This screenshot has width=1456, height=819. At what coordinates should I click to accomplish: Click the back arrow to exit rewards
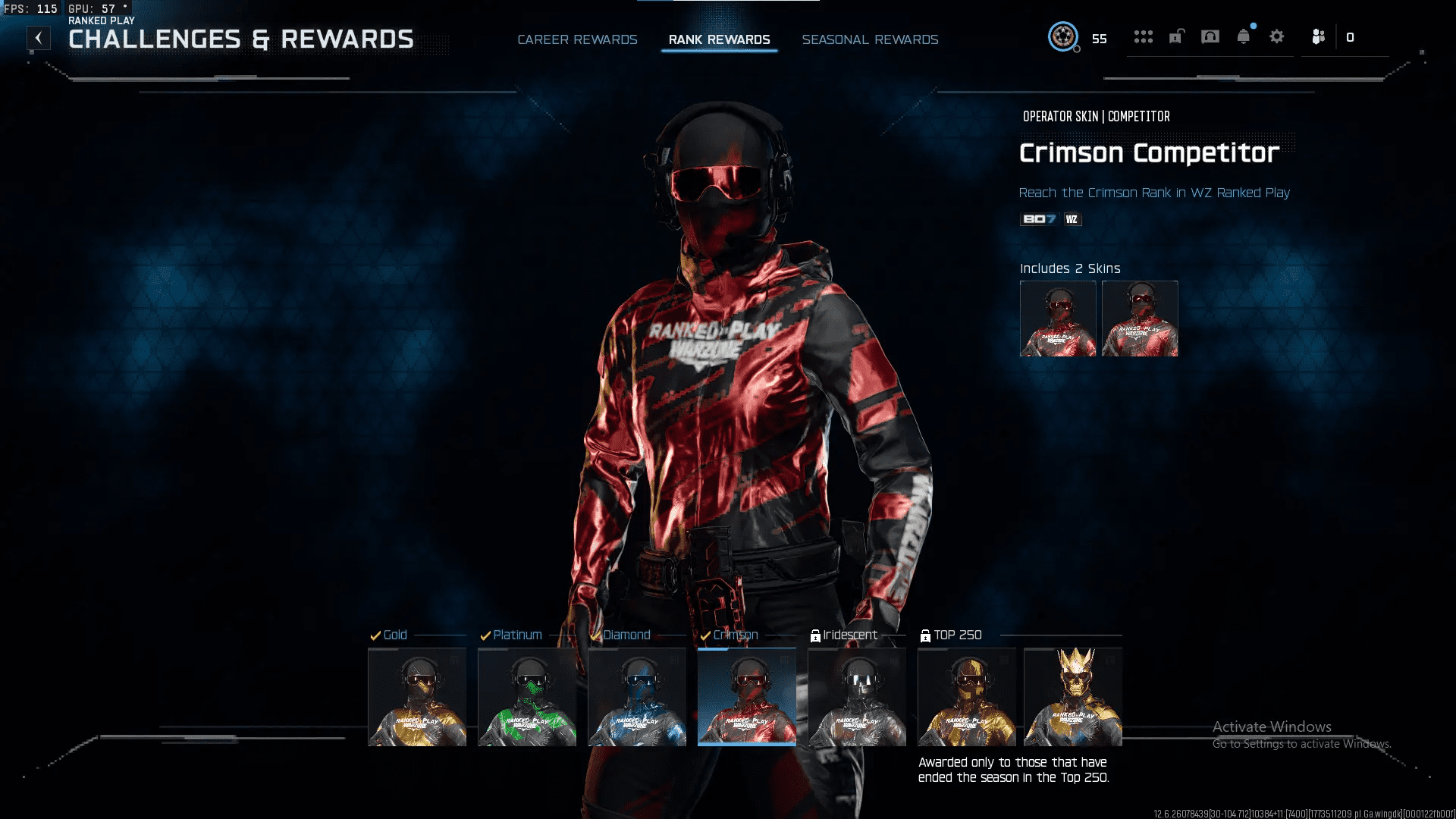[x=37, y=37]
